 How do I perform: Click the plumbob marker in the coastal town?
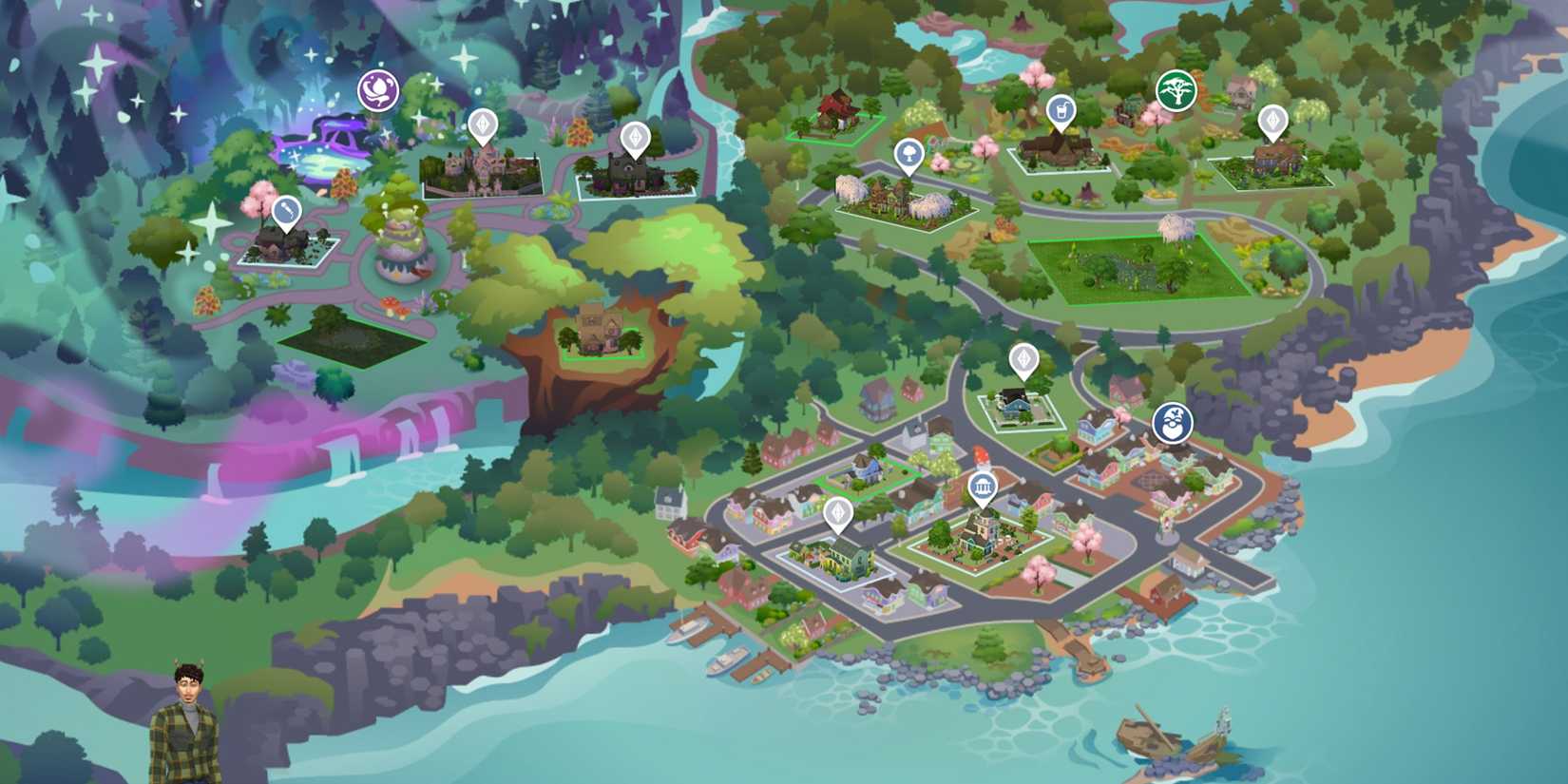pyautogui.click(x=840, y=510)
